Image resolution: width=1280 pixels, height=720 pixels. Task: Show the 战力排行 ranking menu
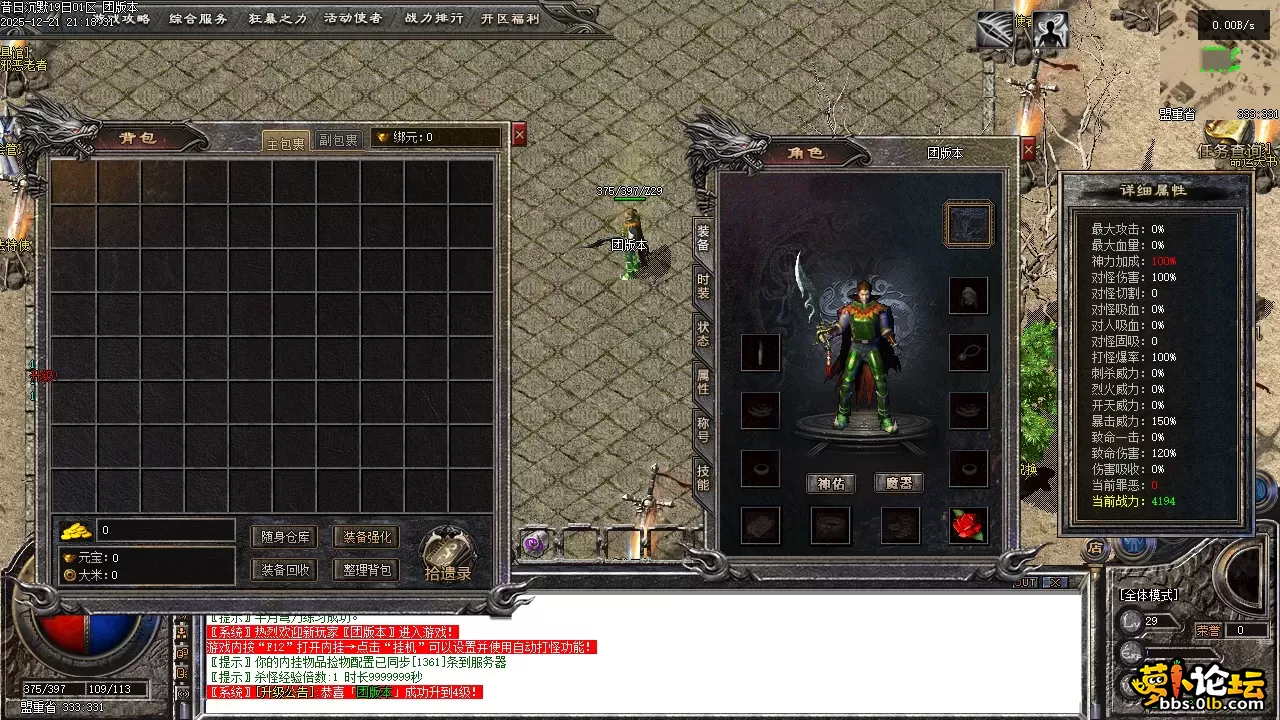433,18
